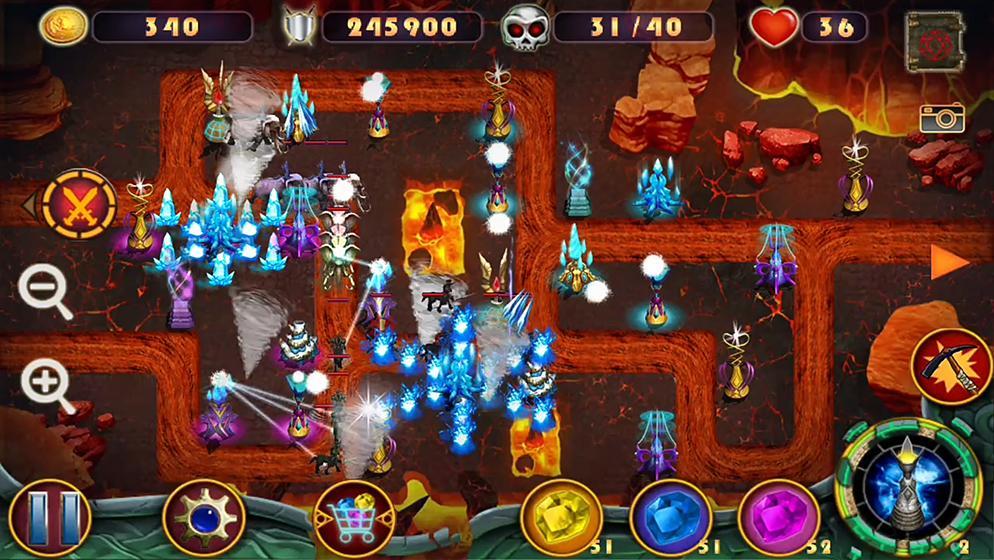Take a screenshot with the camera icon
This screenshot has height=560, width=994.
942,118
